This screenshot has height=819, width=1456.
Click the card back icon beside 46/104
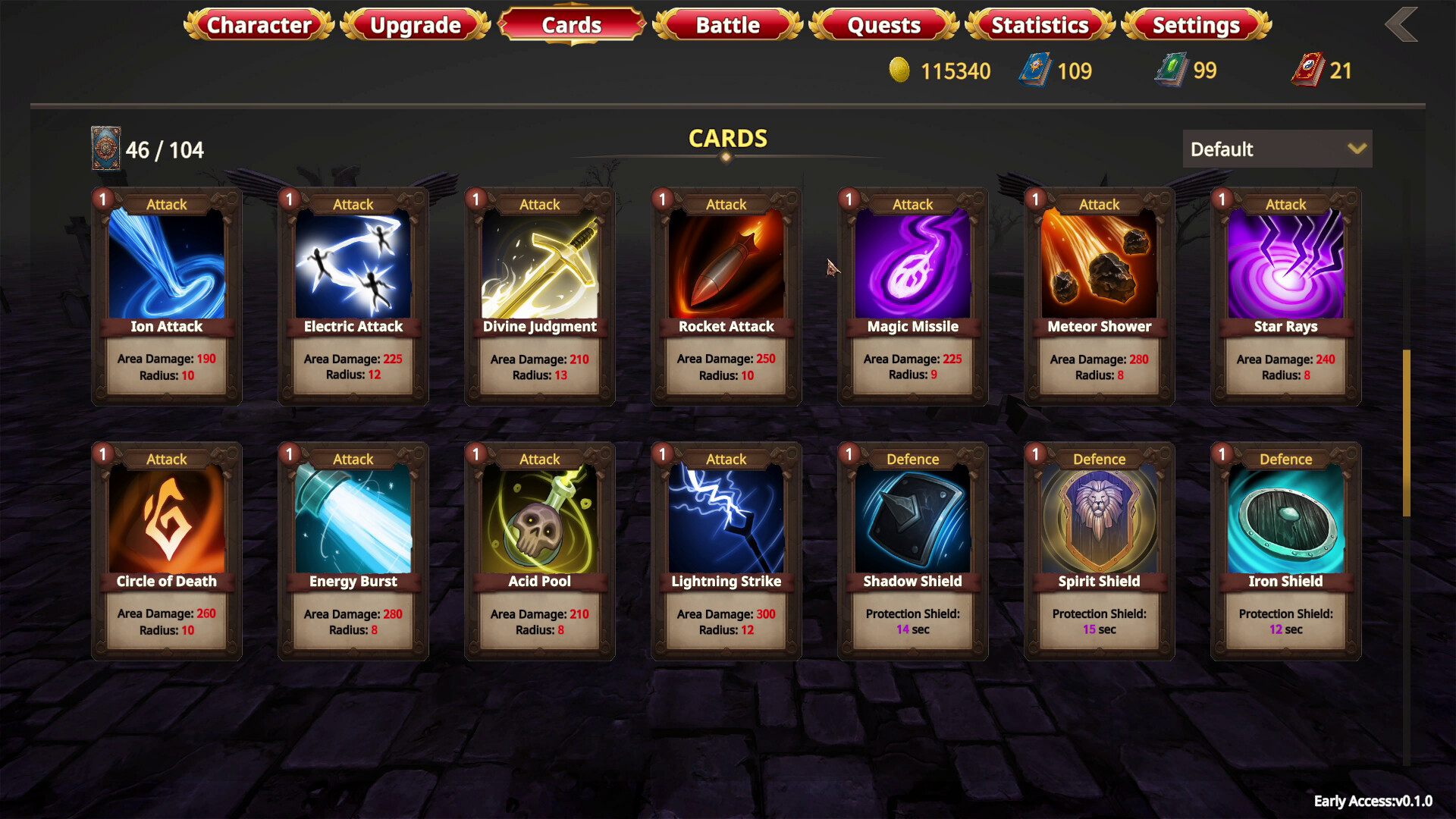(x=105, y=149)
